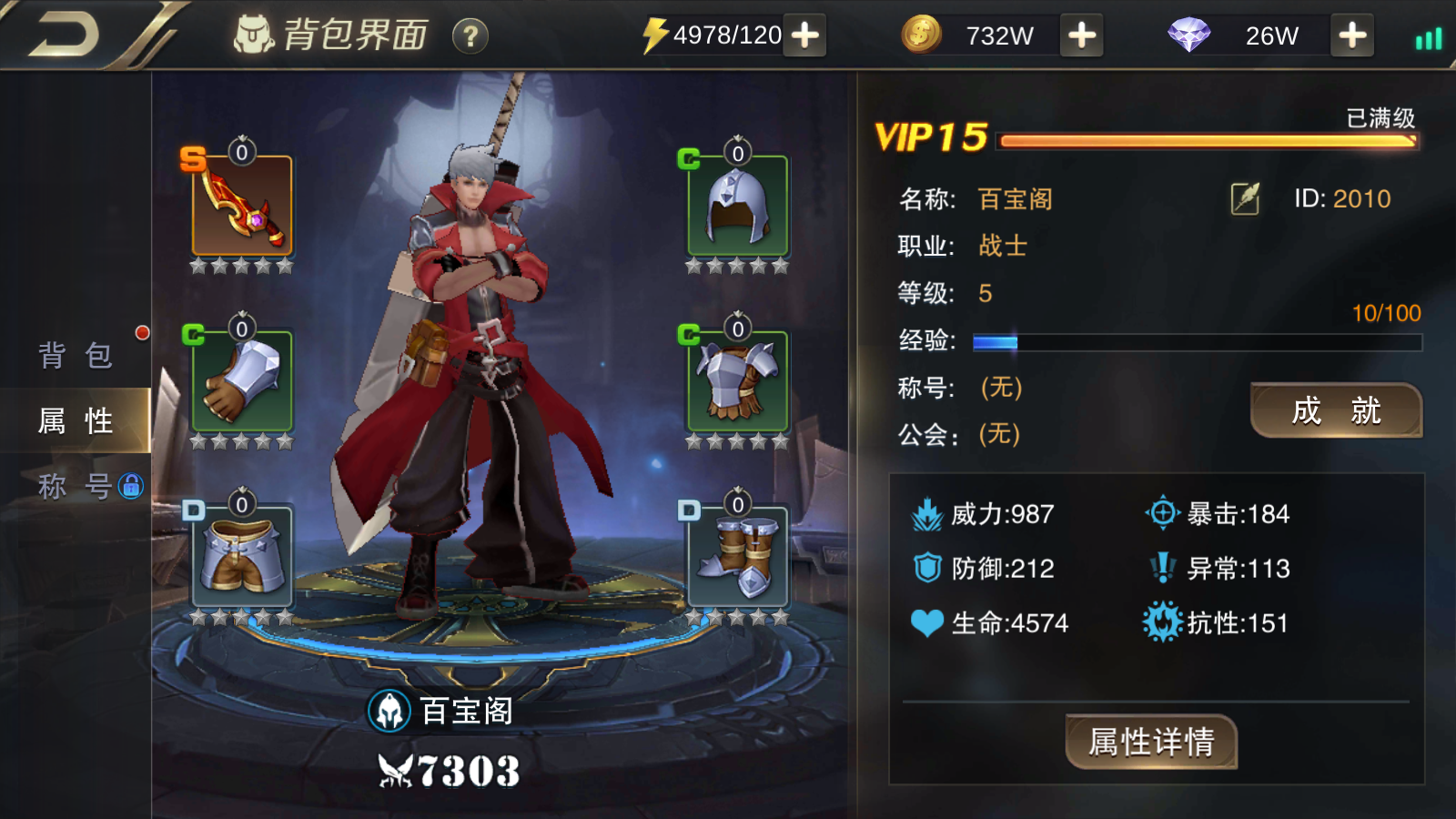The image size is (1456, 819).
Task: Choose the C-rank gauntlet slot
Action: 242,380
